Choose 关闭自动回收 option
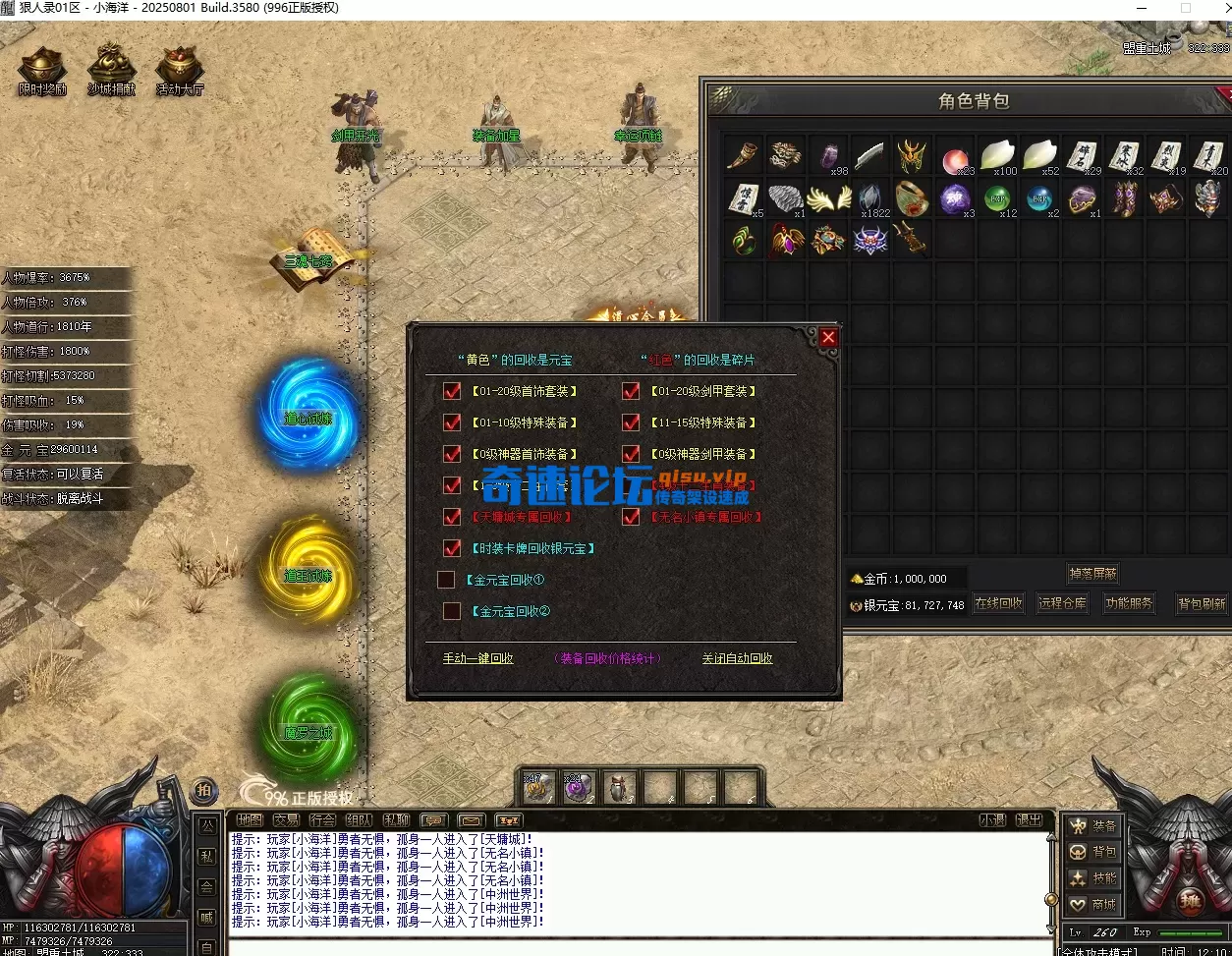The image size is (1232, 956). pos(737,658)
